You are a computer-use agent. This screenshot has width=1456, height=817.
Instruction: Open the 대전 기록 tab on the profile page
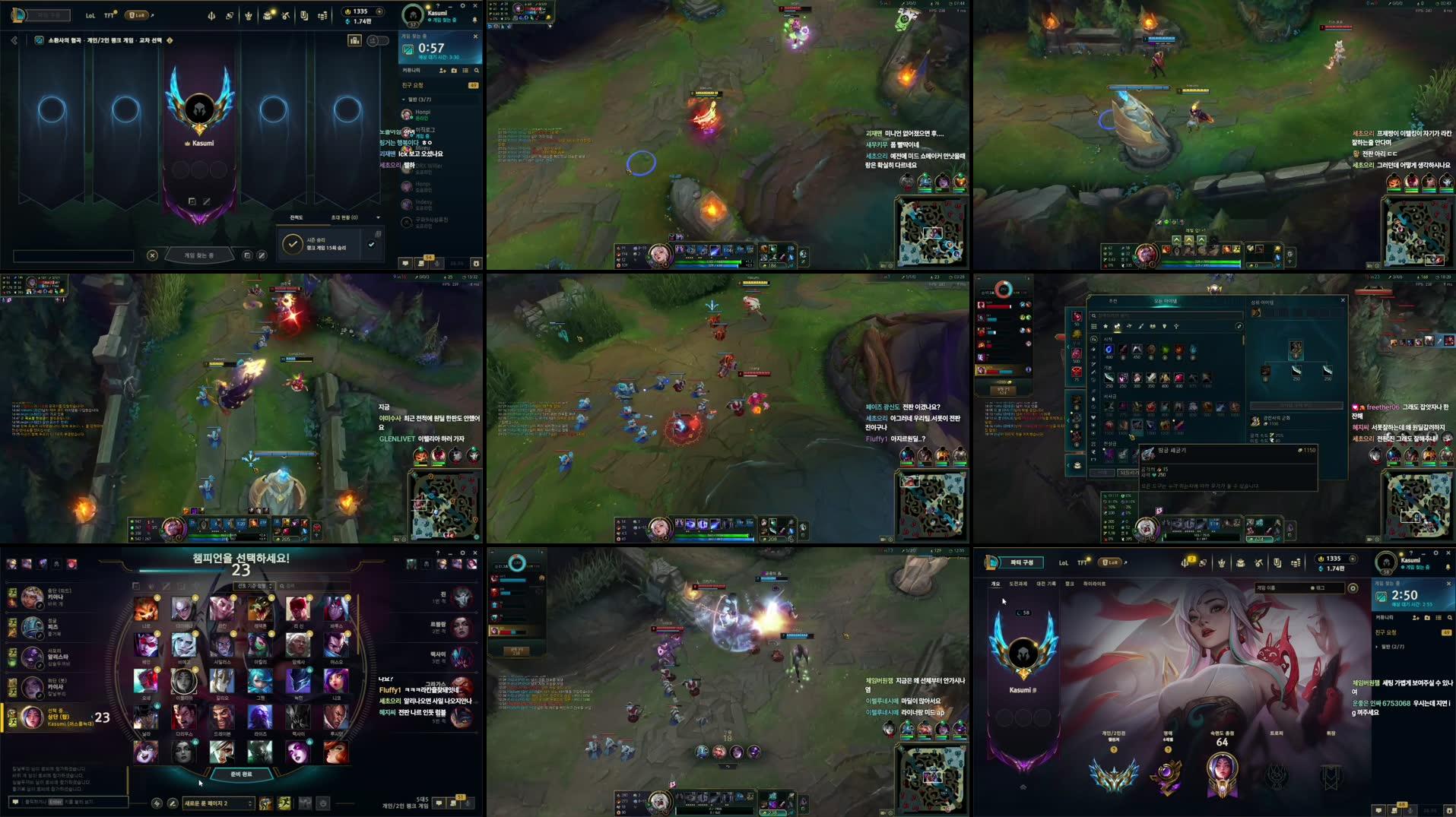click(x=1046, y=584)
